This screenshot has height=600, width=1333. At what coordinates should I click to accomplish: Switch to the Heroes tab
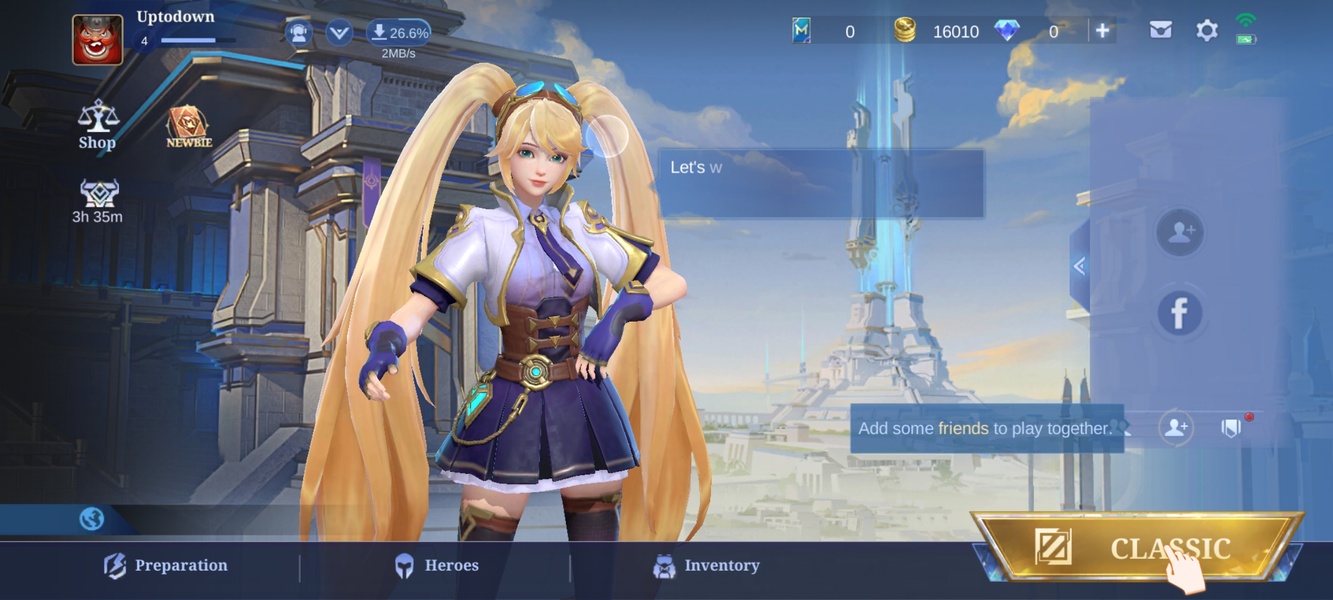pyautogui.click(x=436, y=566)
